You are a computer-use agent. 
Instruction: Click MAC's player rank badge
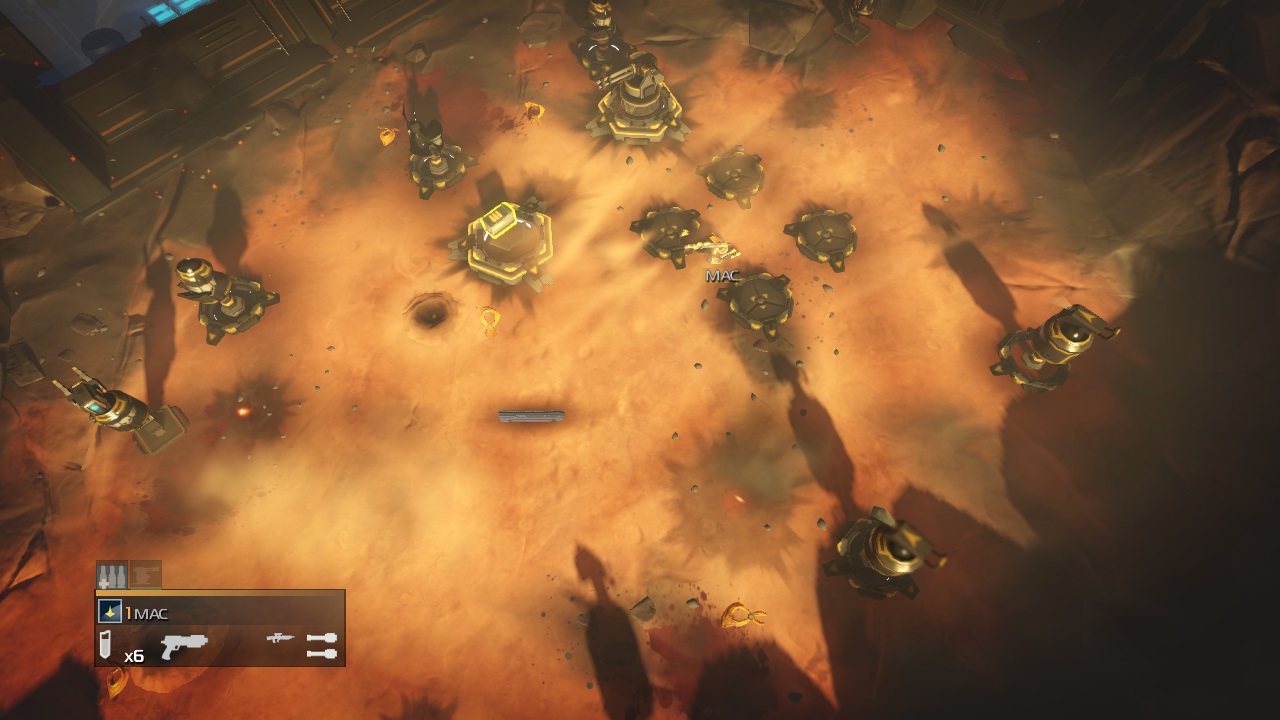click(x=110, y=612)
